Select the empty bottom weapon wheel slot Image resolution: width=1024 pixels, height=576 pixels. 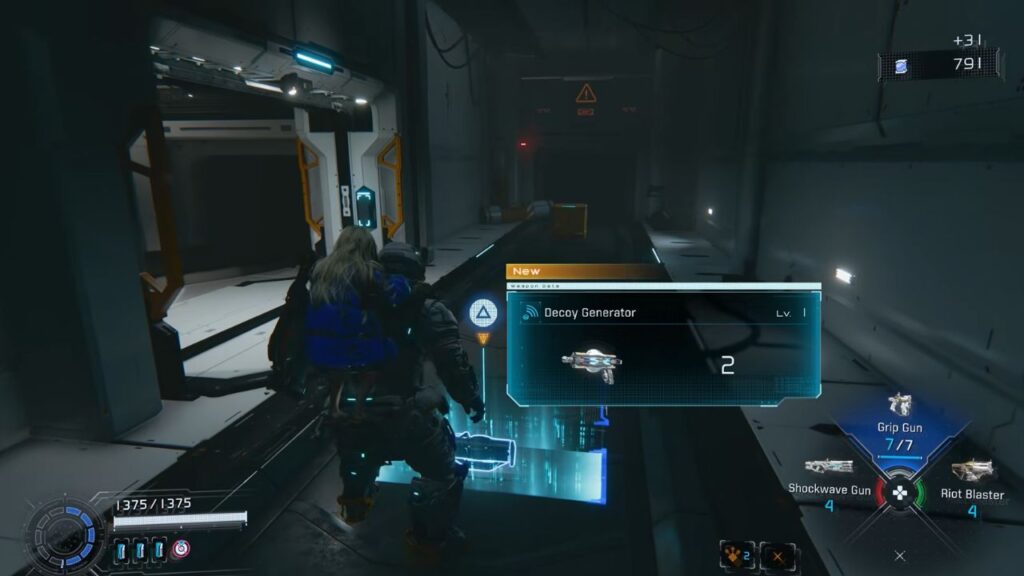pos(900,555)
